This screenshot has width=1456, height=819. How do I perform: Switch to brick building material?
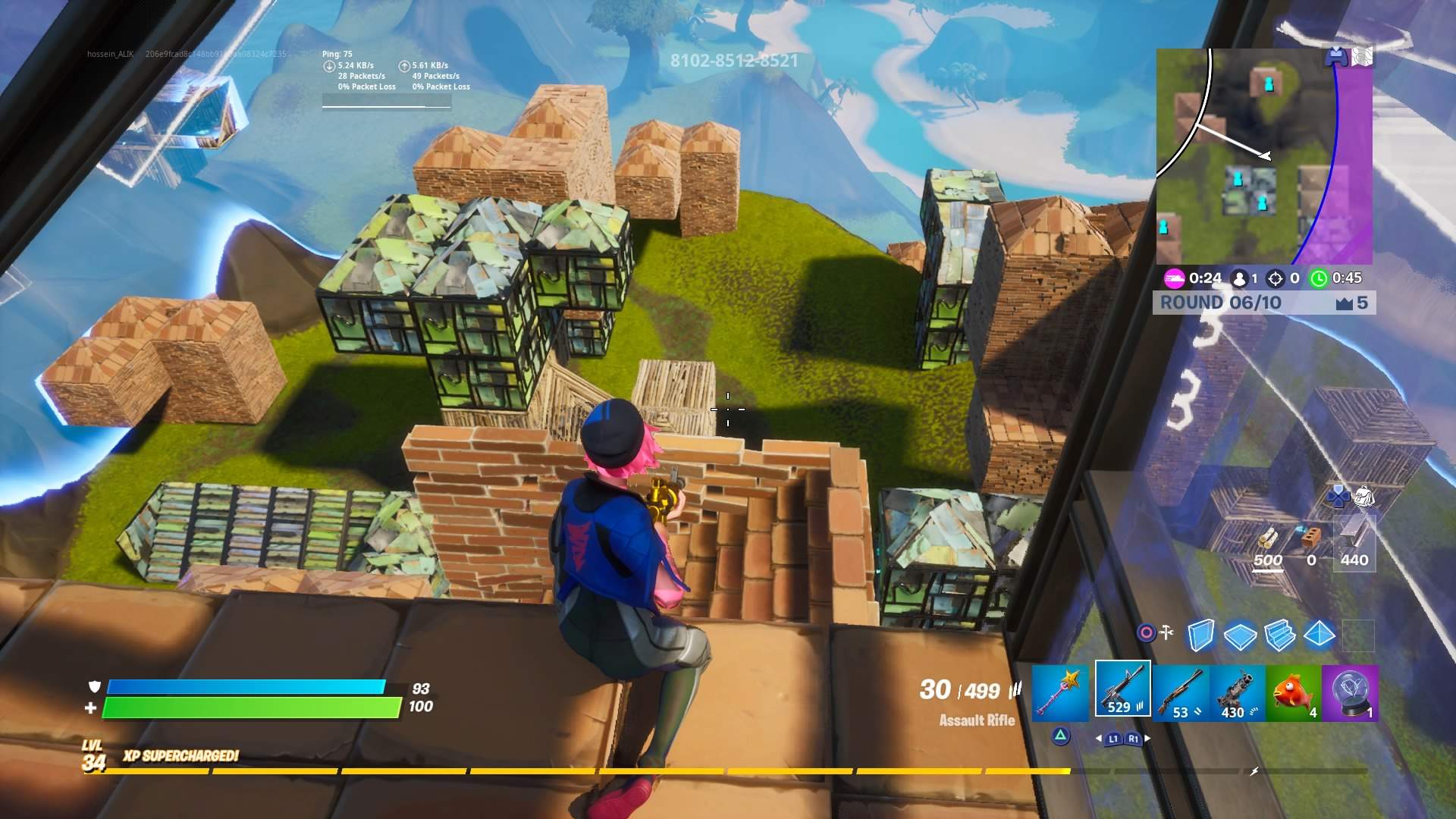(1310, 541)
